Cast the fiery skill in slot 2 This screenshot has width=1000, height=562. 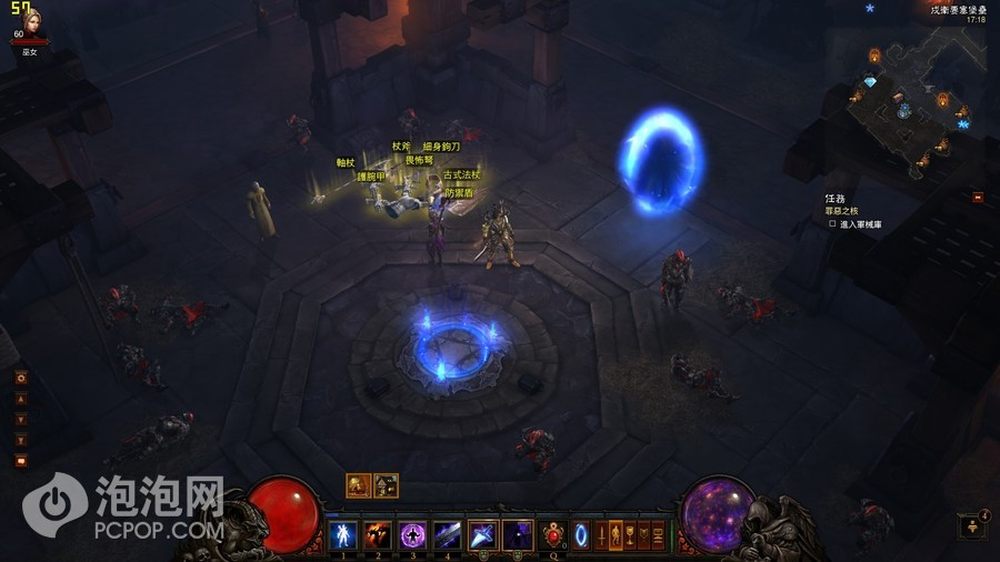tap(377, 534)
